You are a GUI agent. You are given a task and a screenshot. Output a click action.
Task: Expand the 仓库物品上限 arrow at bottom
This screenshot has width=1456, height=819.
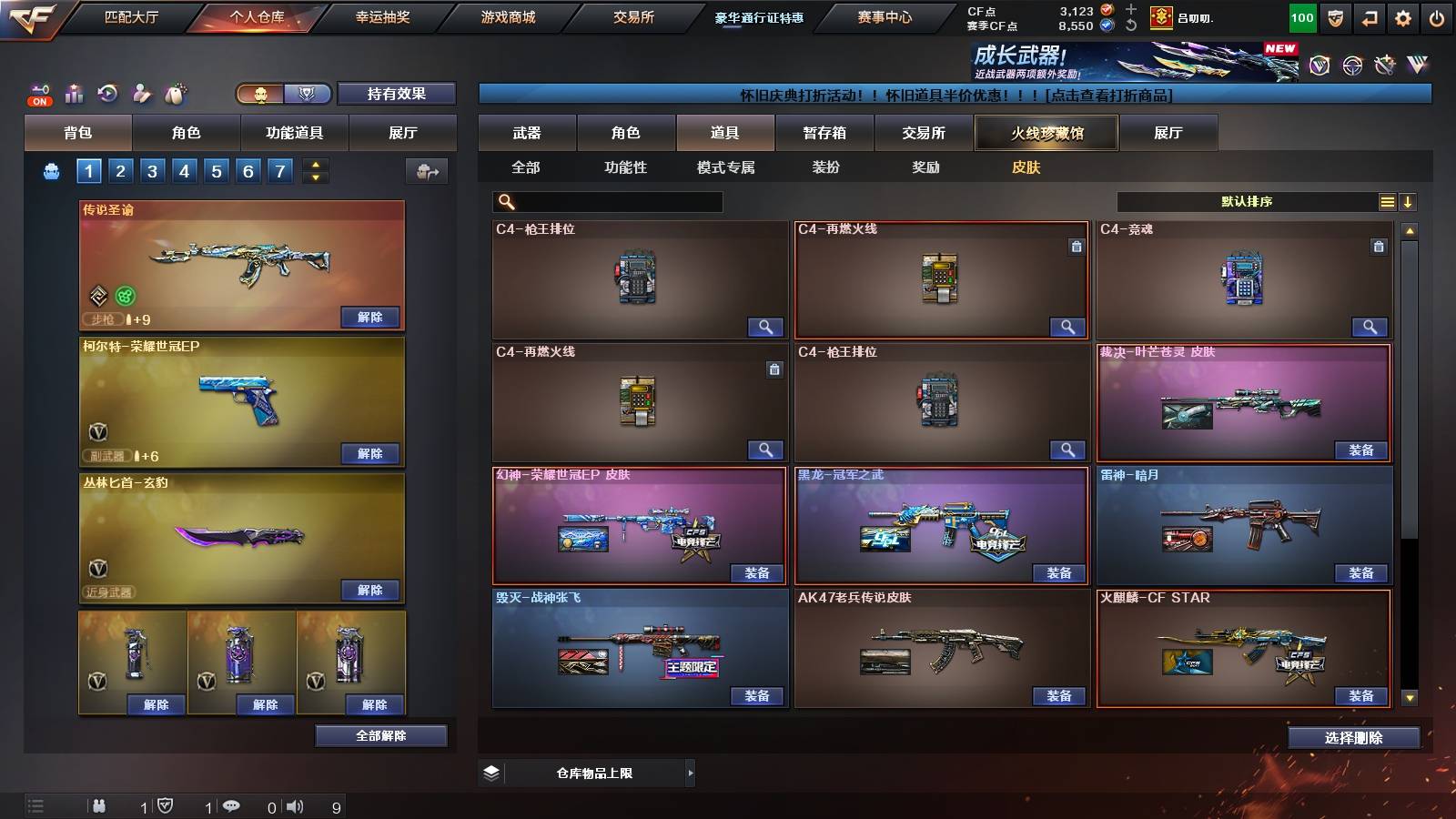[689, 772]
